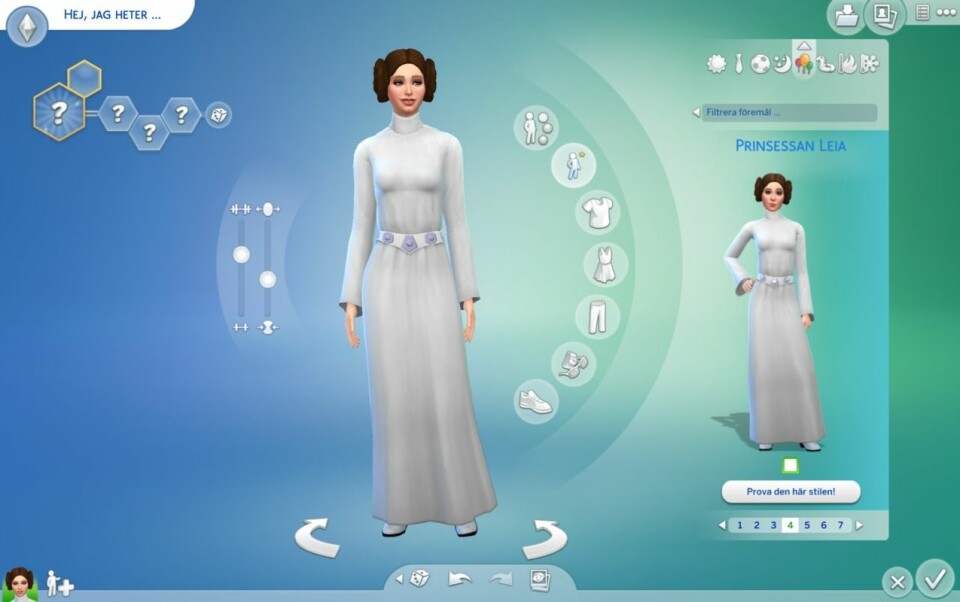Screen dimensions: 960x602
Task: Open the full-body outfits category (dress icon)
Action: (x=605, y=265)
